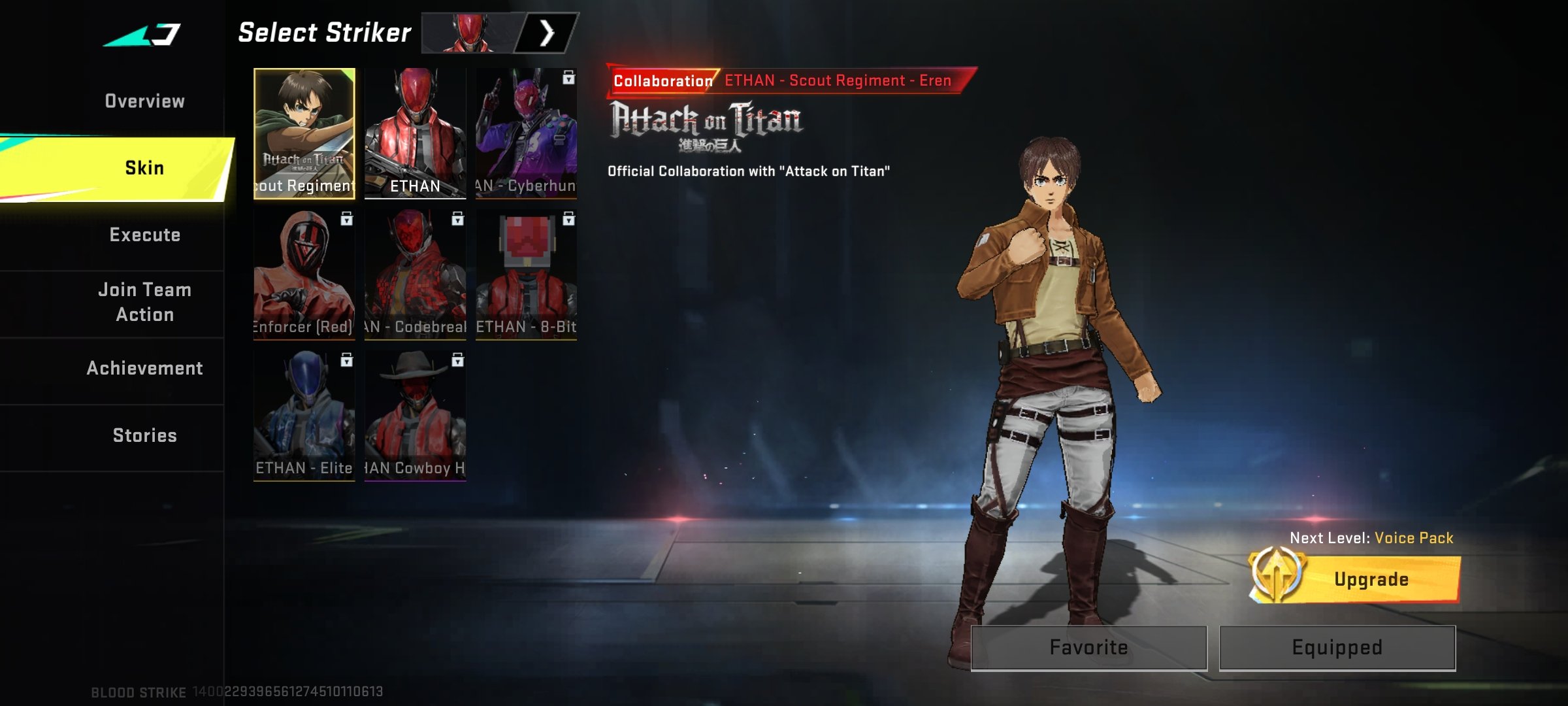1568x706 pixels.
Task: Pick the Cowboy hat skin
Action: [x=415, y=416]
